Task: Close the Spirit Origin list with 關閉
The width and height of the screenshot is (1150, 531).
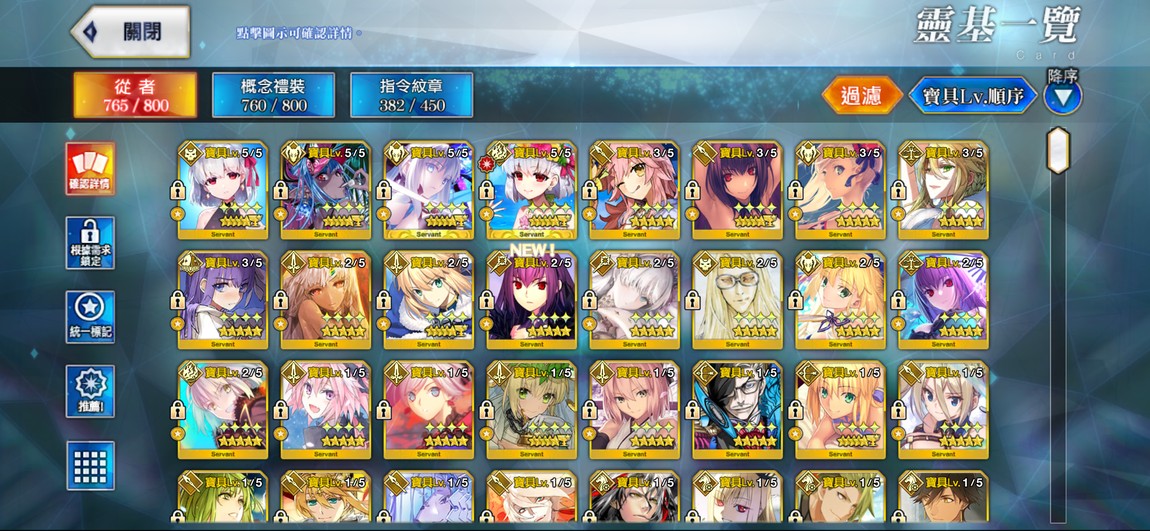Action: (x=130, y=31)
